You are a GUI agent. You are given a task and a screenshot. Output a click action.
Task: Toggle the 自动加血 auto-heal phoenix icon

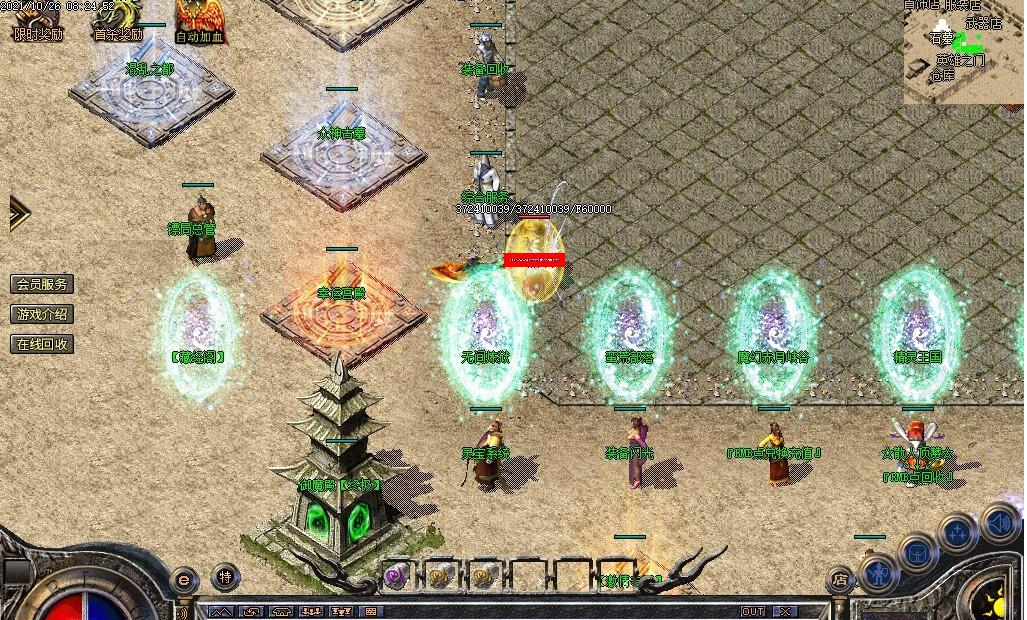click(199, 20)
